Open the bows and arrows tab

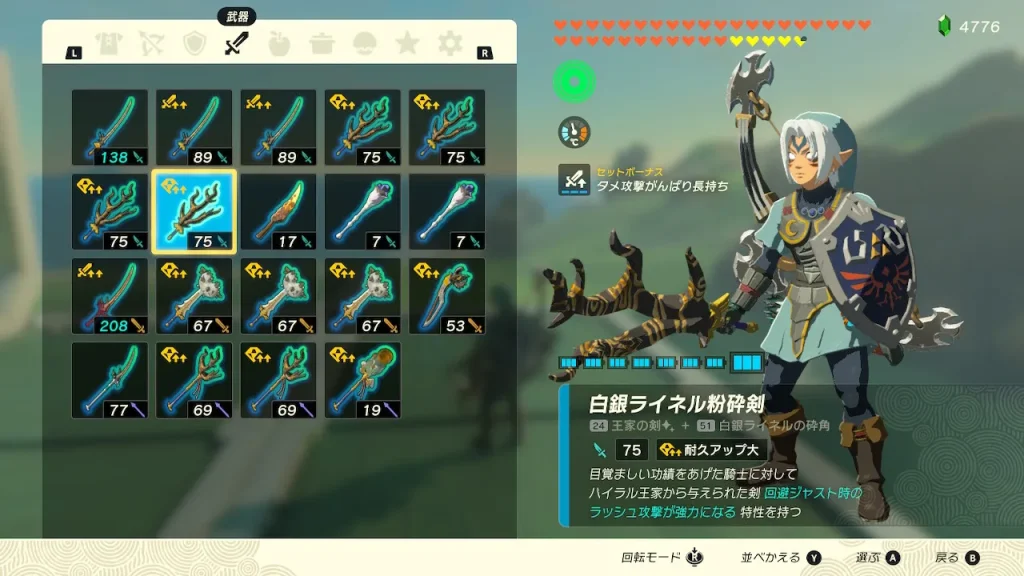pos(151,44)
